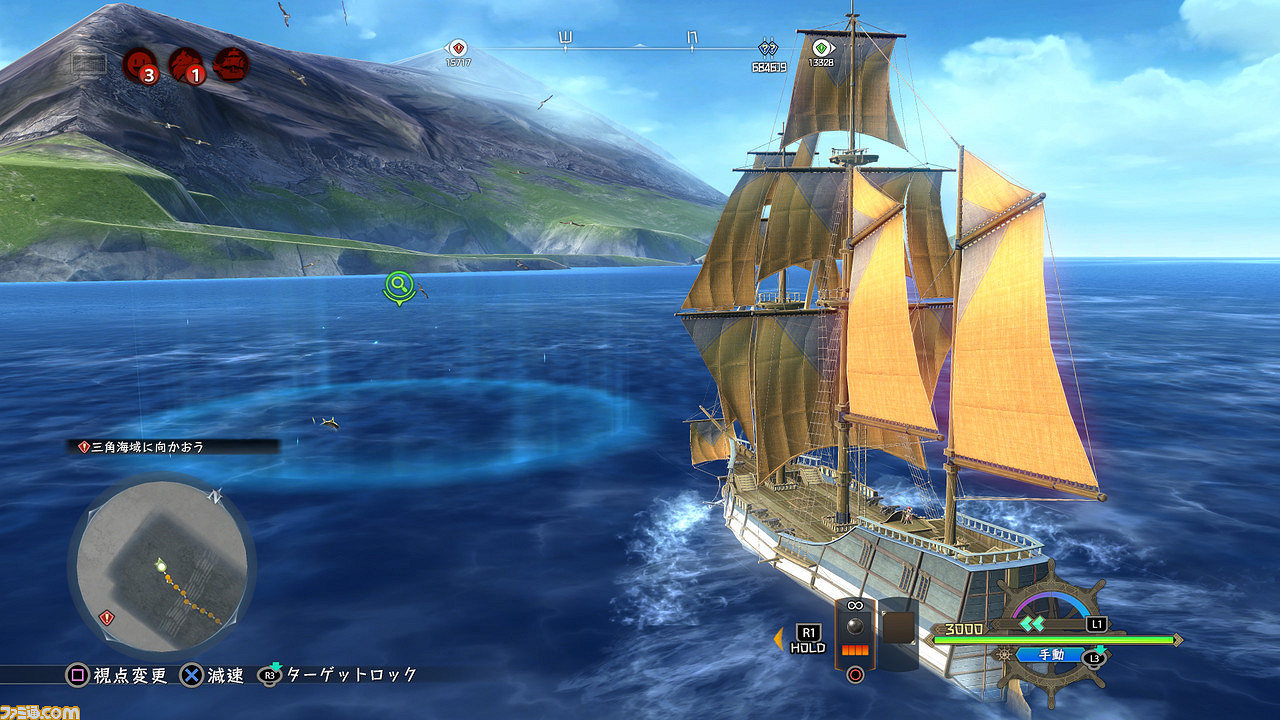This screenshot has height=720, width=1280.
Task: Select the green eye marker on the compass
Action: [821, 48]
